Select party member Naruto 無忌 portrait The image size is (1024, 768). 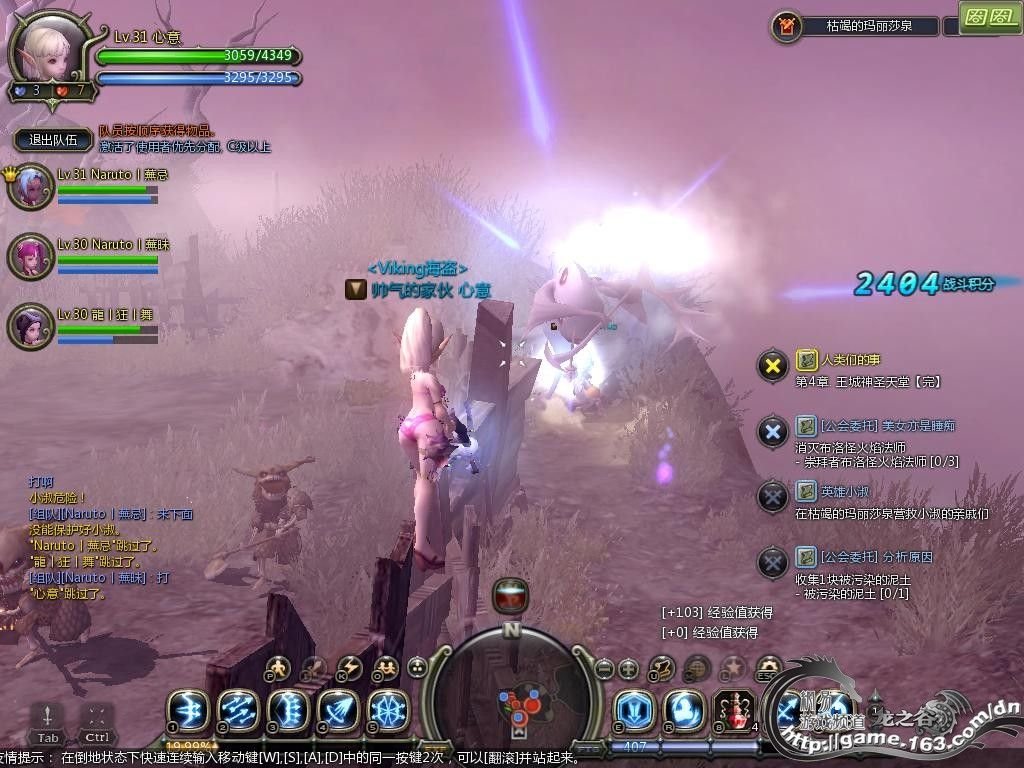(30, 187)
